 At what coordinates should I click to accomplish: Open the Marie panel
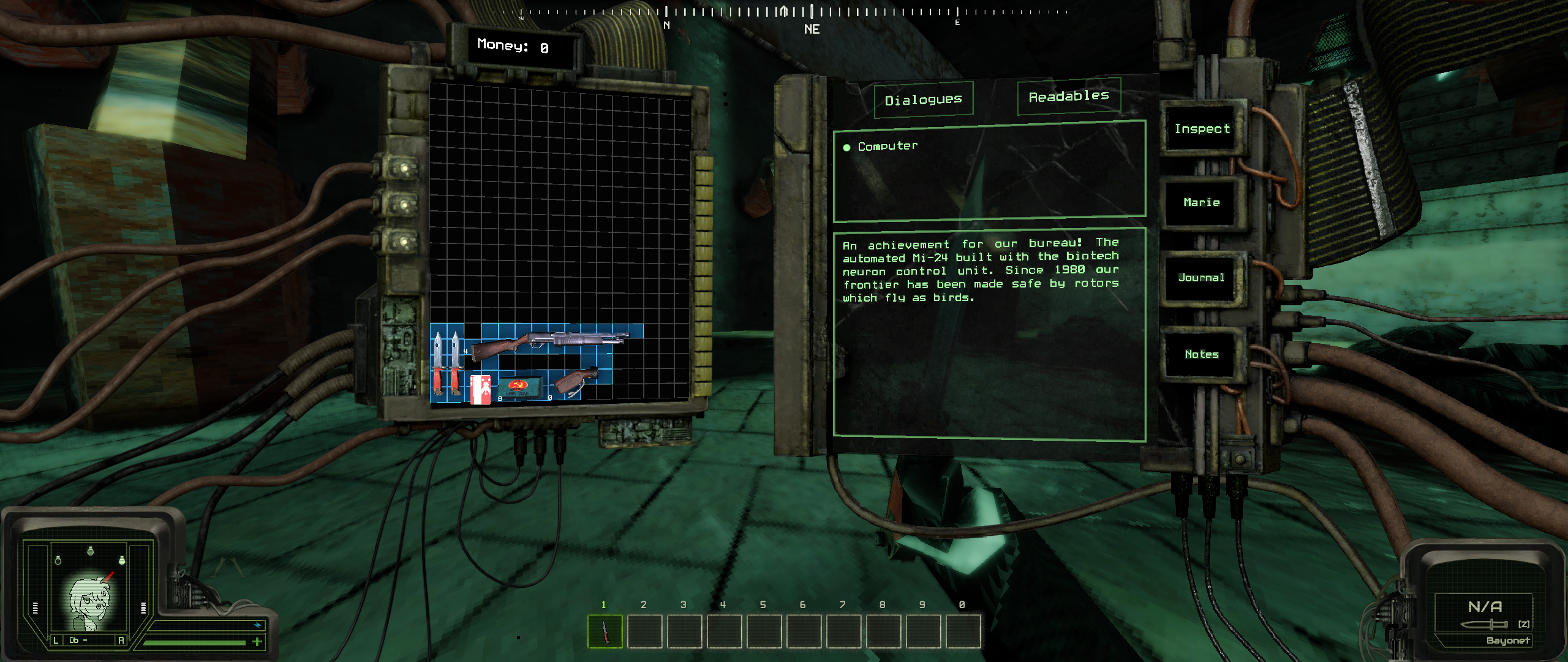(x=1202, y=202)
